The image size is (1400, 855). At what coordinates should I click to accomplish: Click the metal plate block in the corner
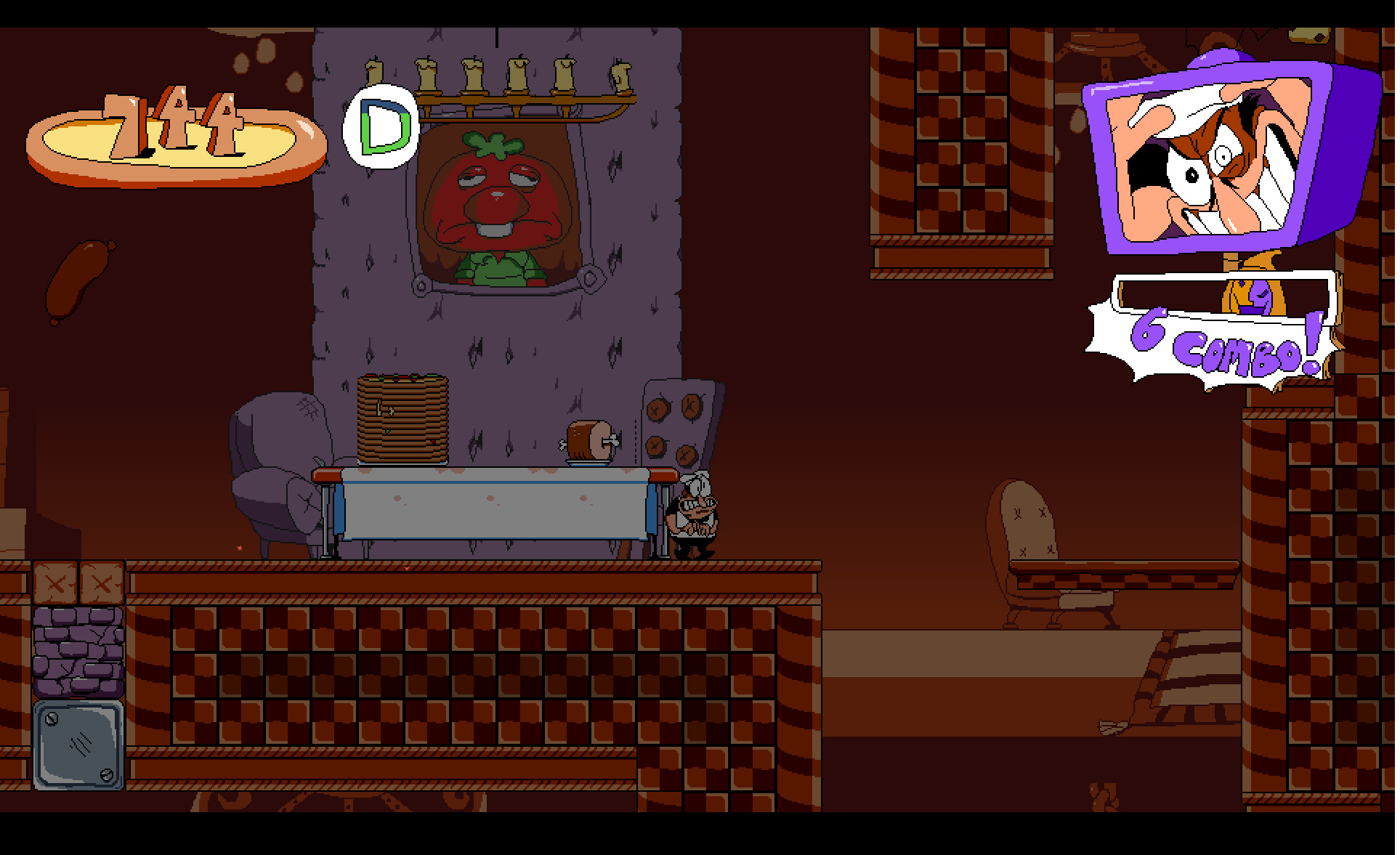pos(76,742)
